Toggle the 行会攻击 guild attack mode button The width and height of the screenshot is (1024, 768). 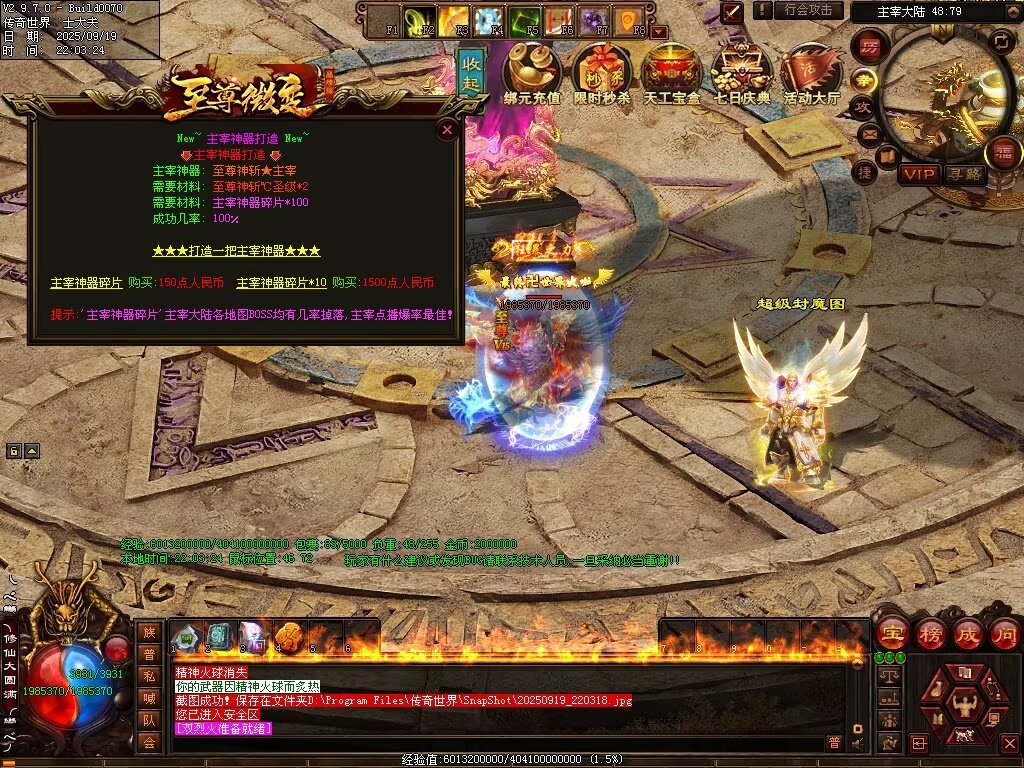point(808,10)
